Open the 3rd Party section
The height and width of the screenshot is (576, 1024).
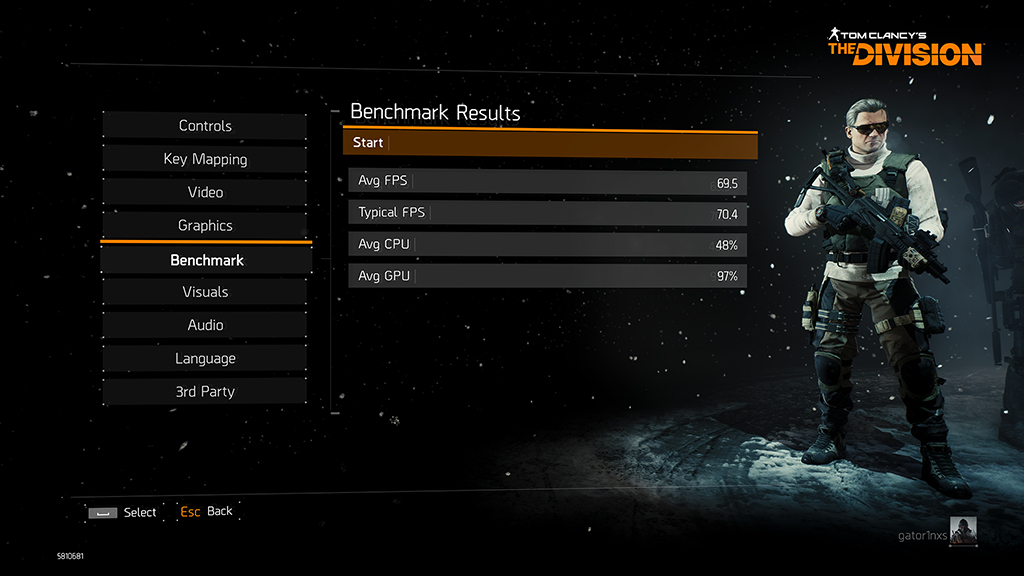tap(205, 391)
